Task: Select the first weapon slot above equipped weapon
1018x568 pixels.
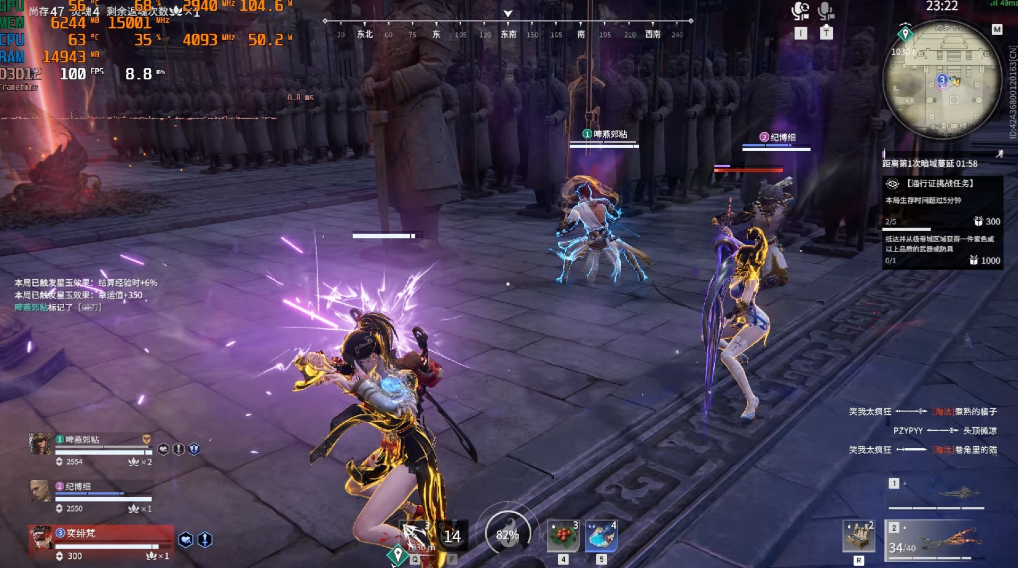Action: click(945, 492)
